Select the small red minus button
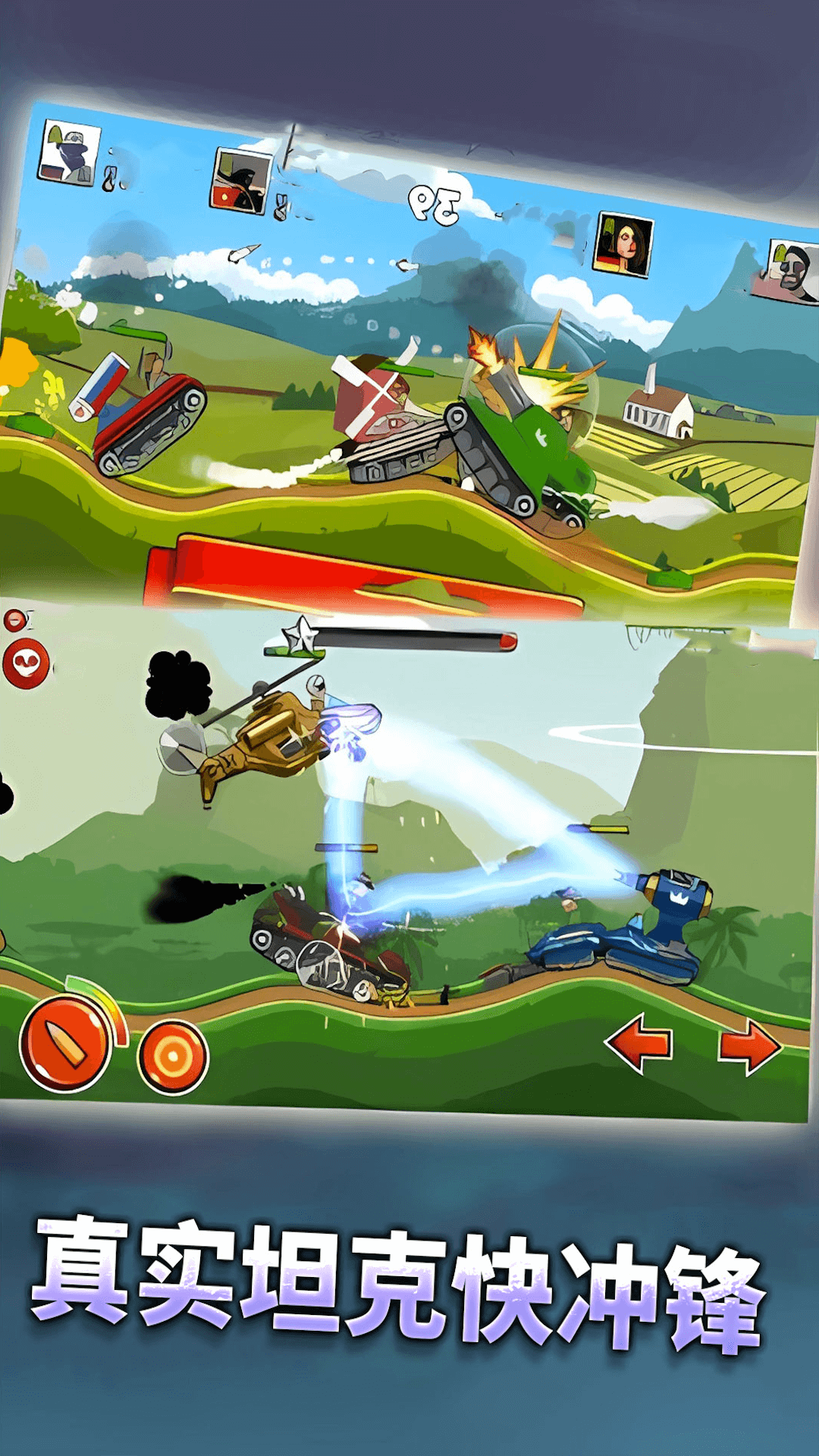819x1456 pixels. point(14,621)
